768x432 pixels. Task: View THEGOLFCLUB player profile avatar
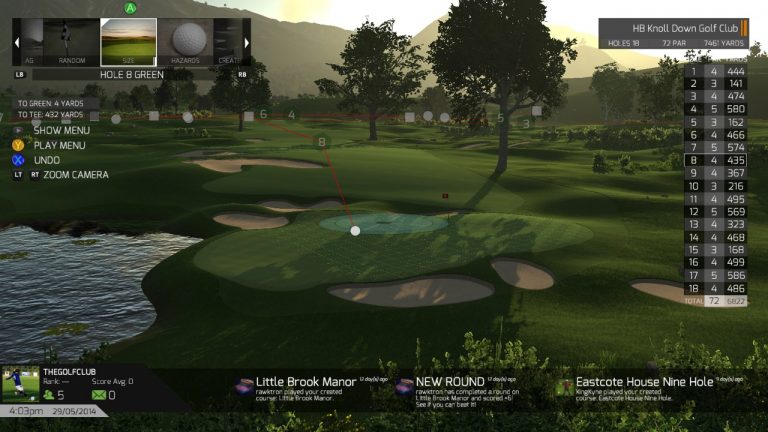coord(17,385)
